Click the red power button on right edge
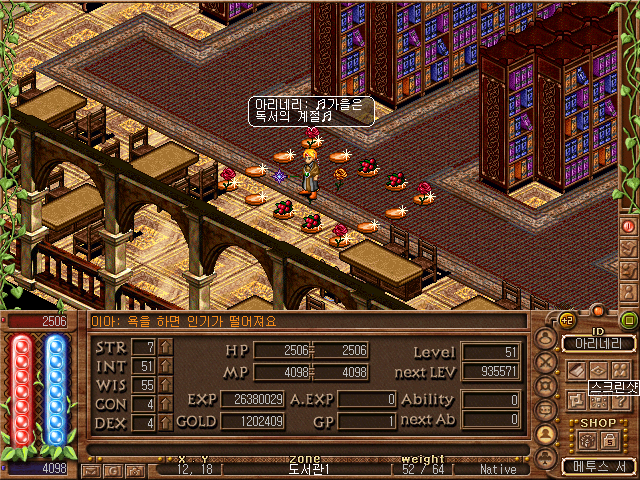The image size is (640, 480). [x=629, y=225]
